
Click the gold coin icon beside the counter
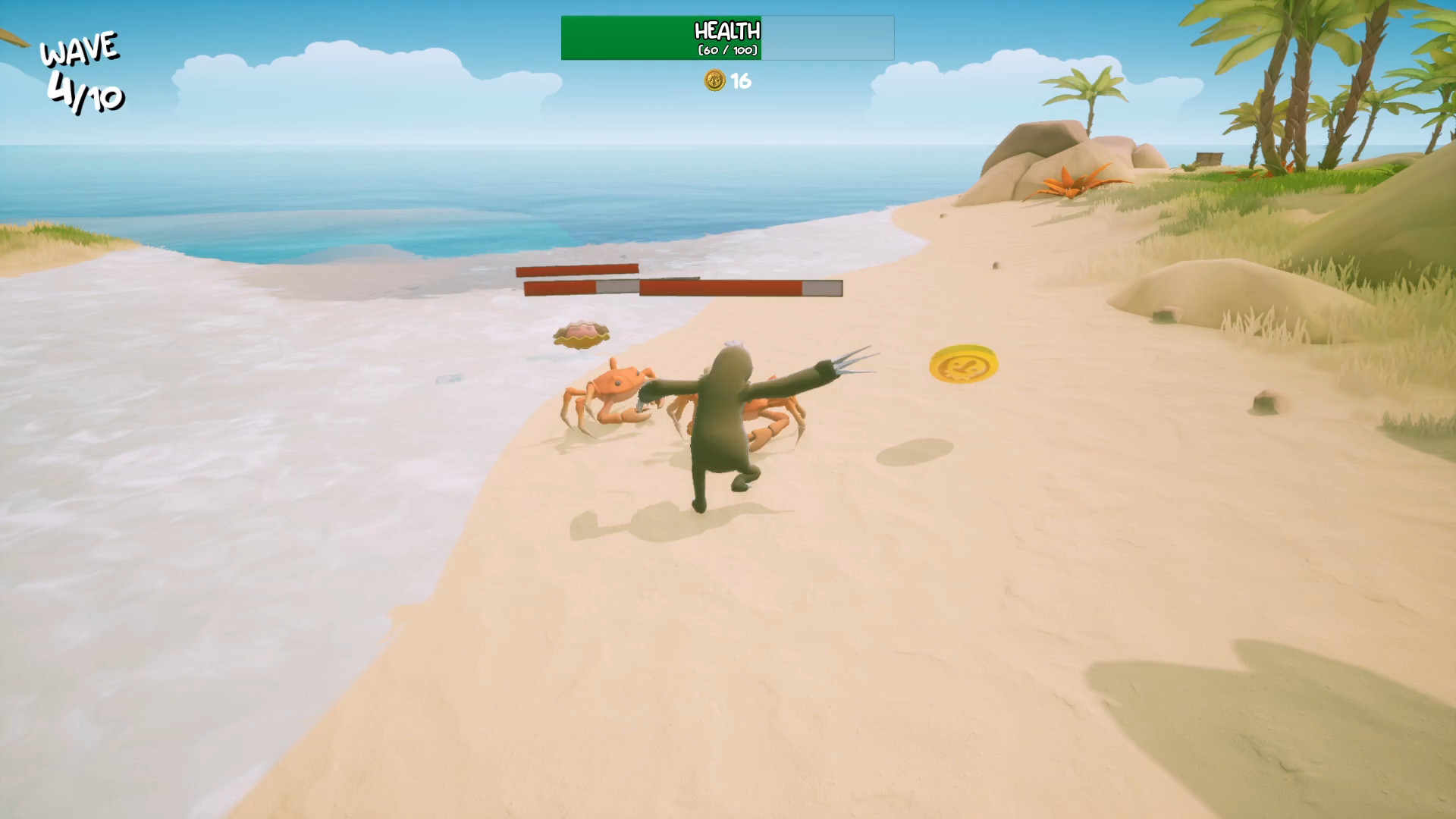714,82
